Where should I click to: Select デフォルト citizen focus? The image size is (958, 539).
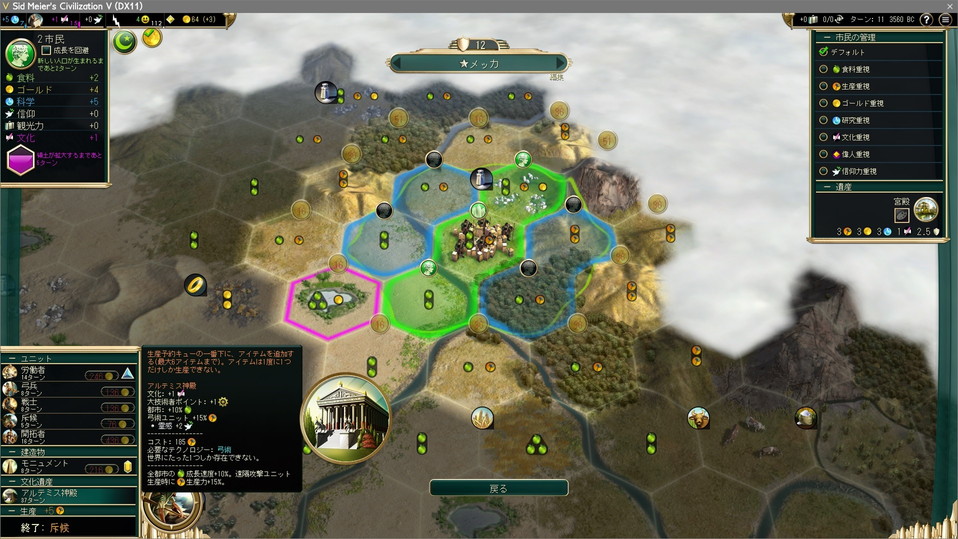pos(824,52)
